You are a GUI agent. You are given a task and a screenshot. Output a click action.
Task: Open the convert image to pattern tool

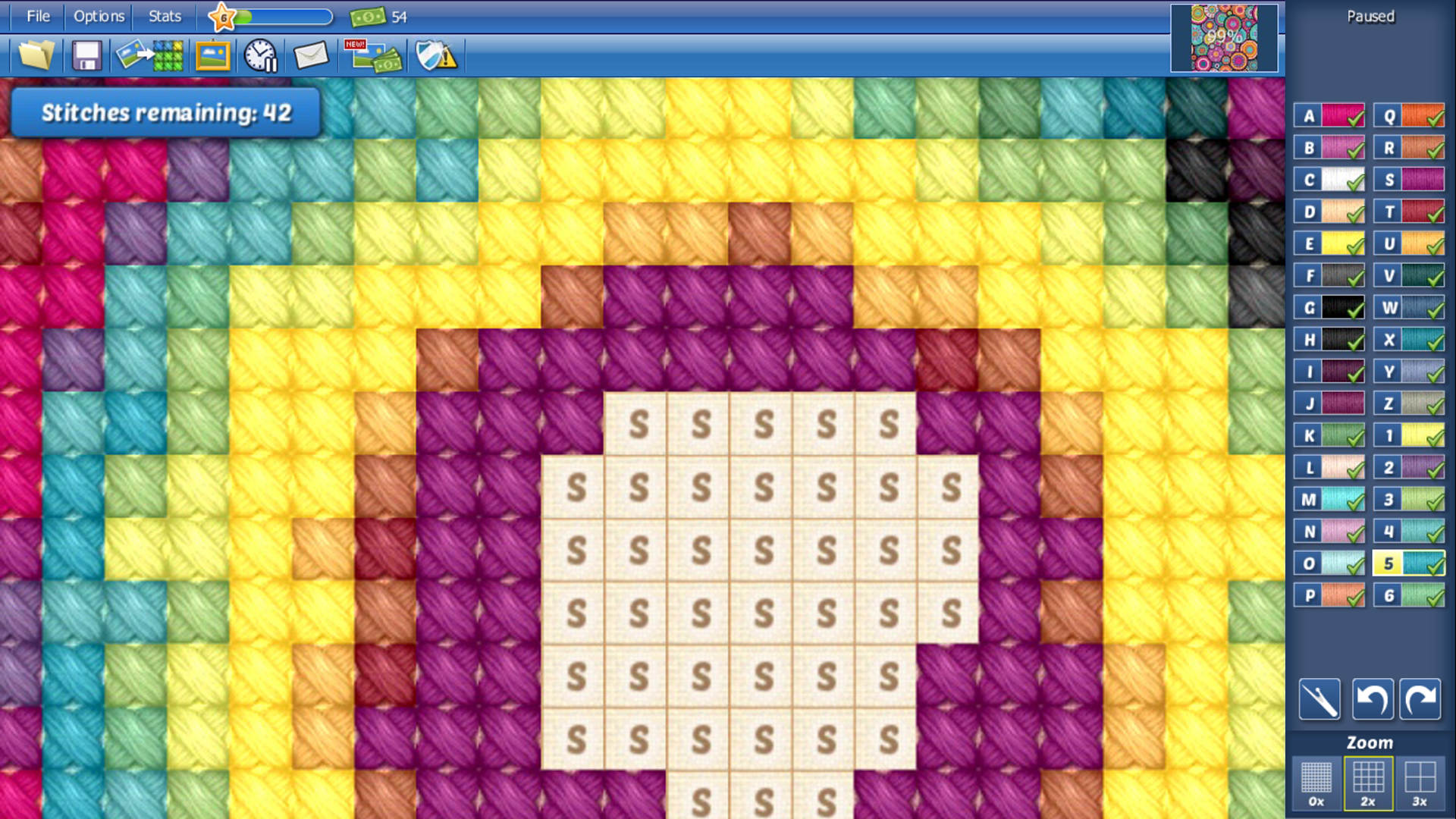[x=149, y=55]
